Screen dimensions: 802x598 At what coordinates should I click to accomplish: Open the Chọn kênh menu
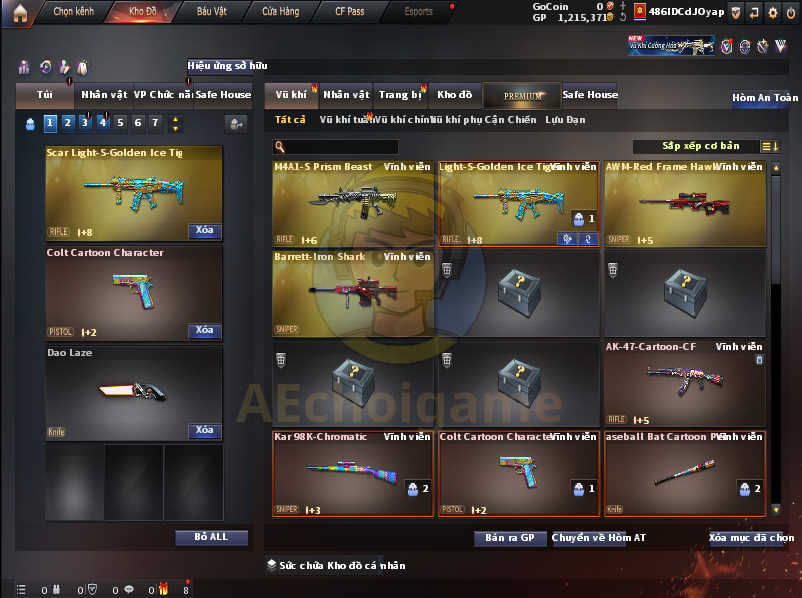(72, 12)
